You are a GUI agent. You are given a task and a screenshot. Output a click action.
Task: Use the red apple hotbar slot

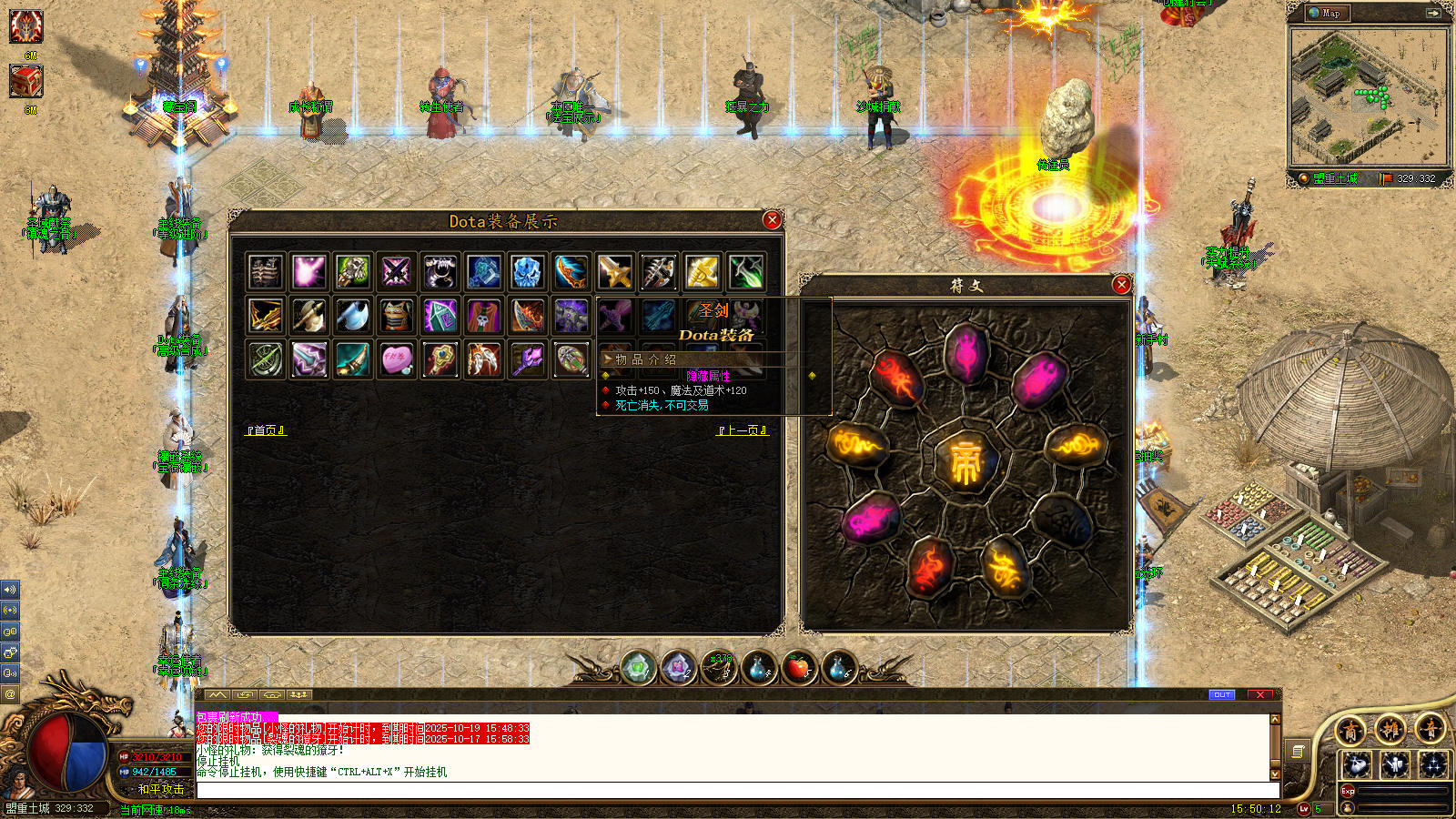(798, 669)
